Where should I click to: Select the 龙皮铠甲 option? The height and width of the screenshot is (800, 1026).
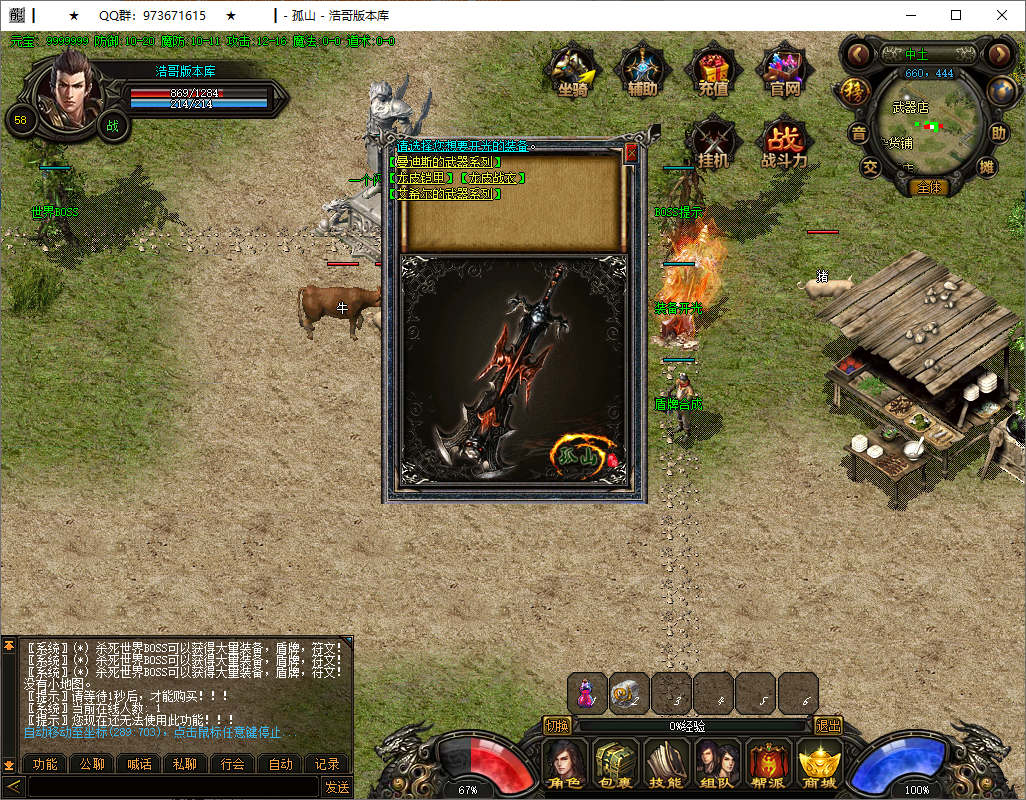click(x=419, y=178)
